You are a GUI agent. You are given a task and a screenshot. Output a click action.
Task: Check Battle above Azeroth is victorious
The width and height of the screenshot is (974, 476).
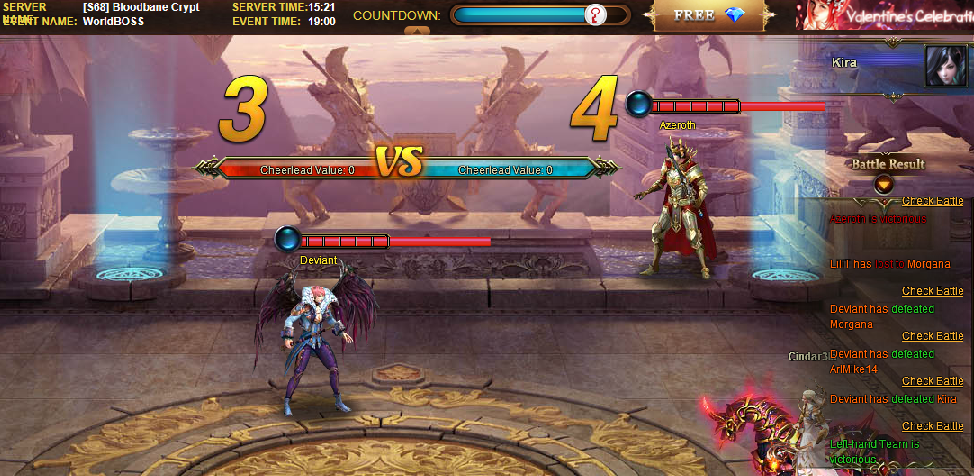[932, 201]
